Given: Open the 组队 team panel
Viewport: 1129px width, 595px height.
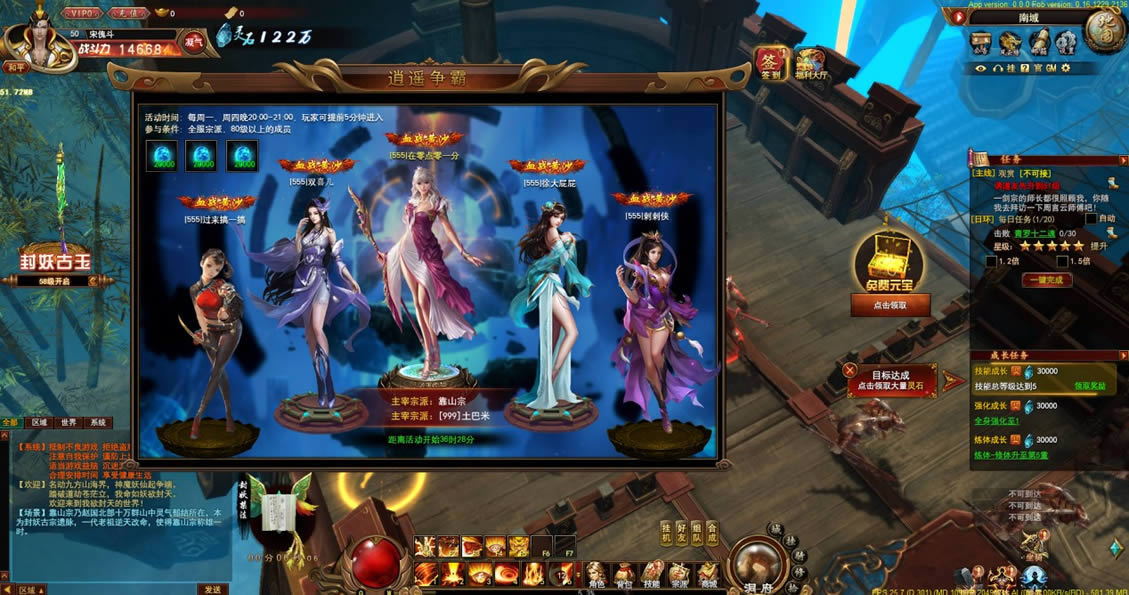Looking at the screenshot, I should (697, 533).
